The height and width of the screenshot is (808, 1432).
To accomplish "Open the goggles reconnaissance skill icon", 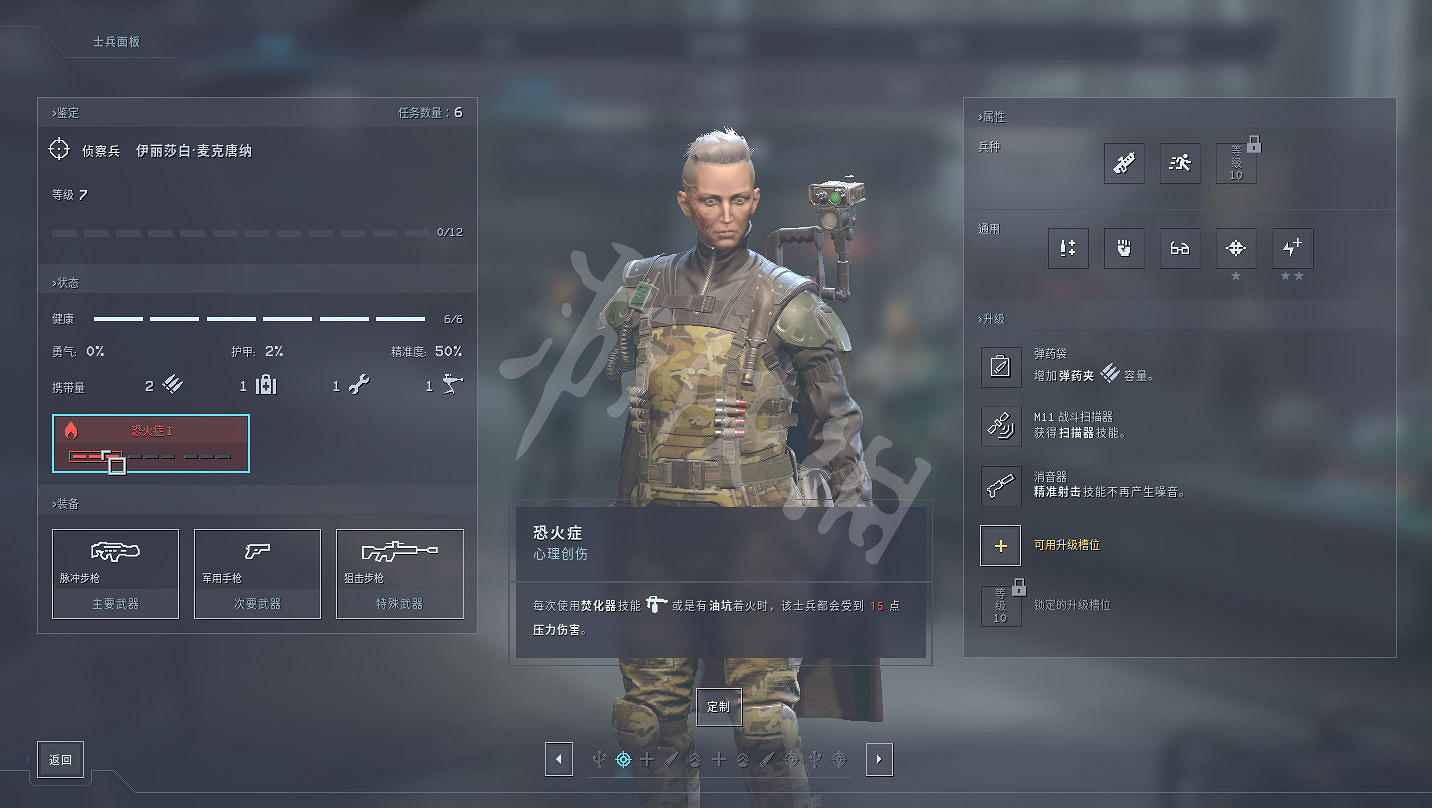I will 1180,249.
